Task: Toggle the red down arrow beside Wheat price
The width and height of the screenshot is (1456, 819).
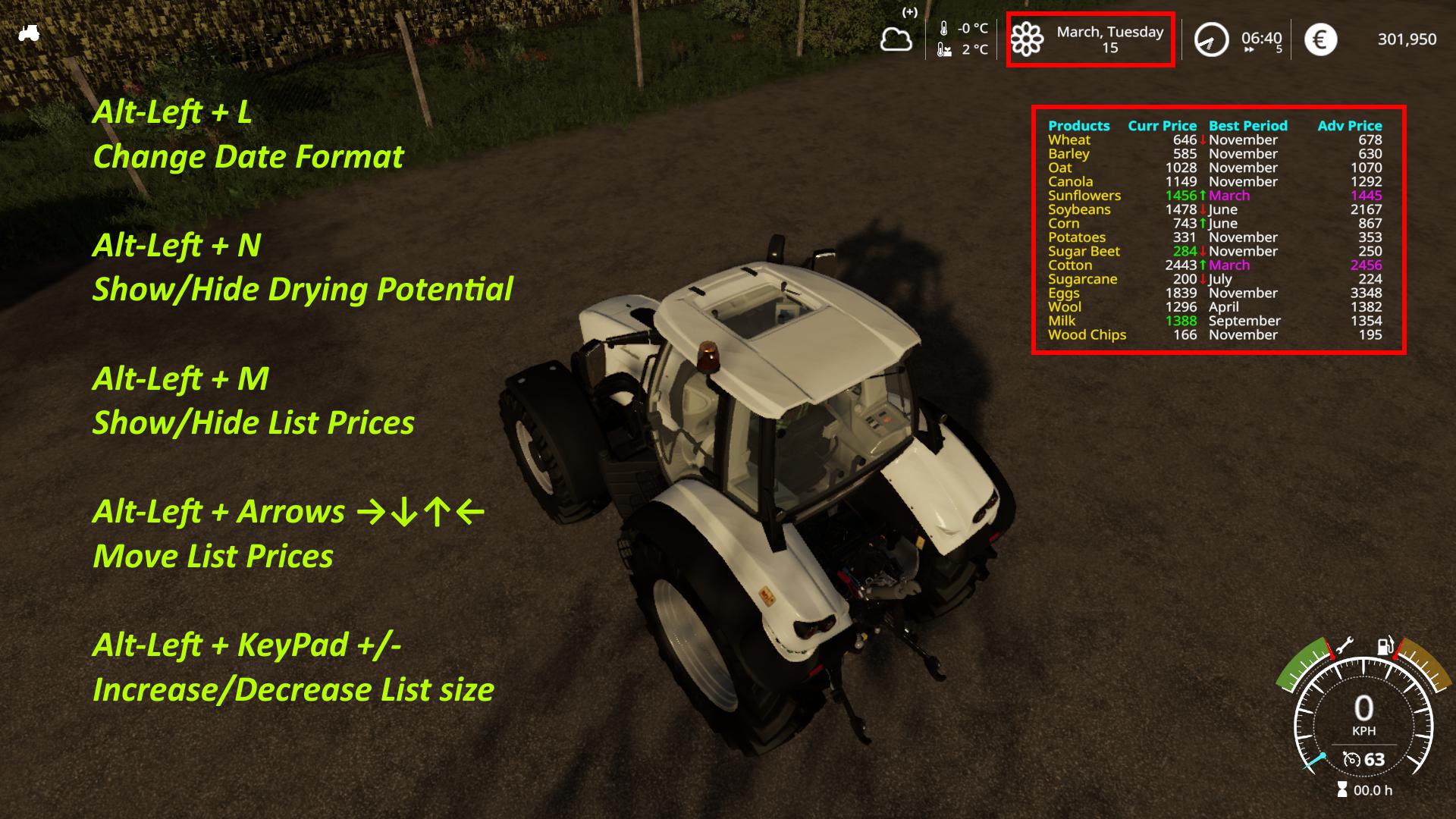Action: click(x=1202, y=140)
